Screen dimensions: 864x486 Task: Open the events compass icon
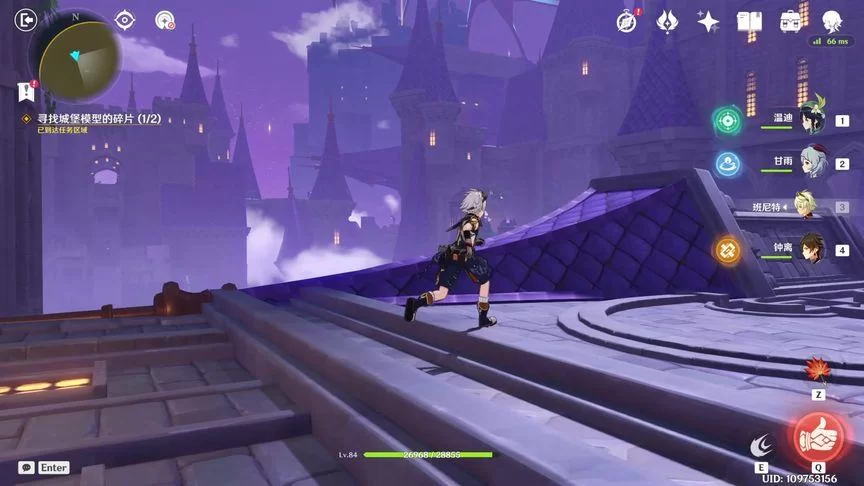pyautogui.click(x=626, y=21)
